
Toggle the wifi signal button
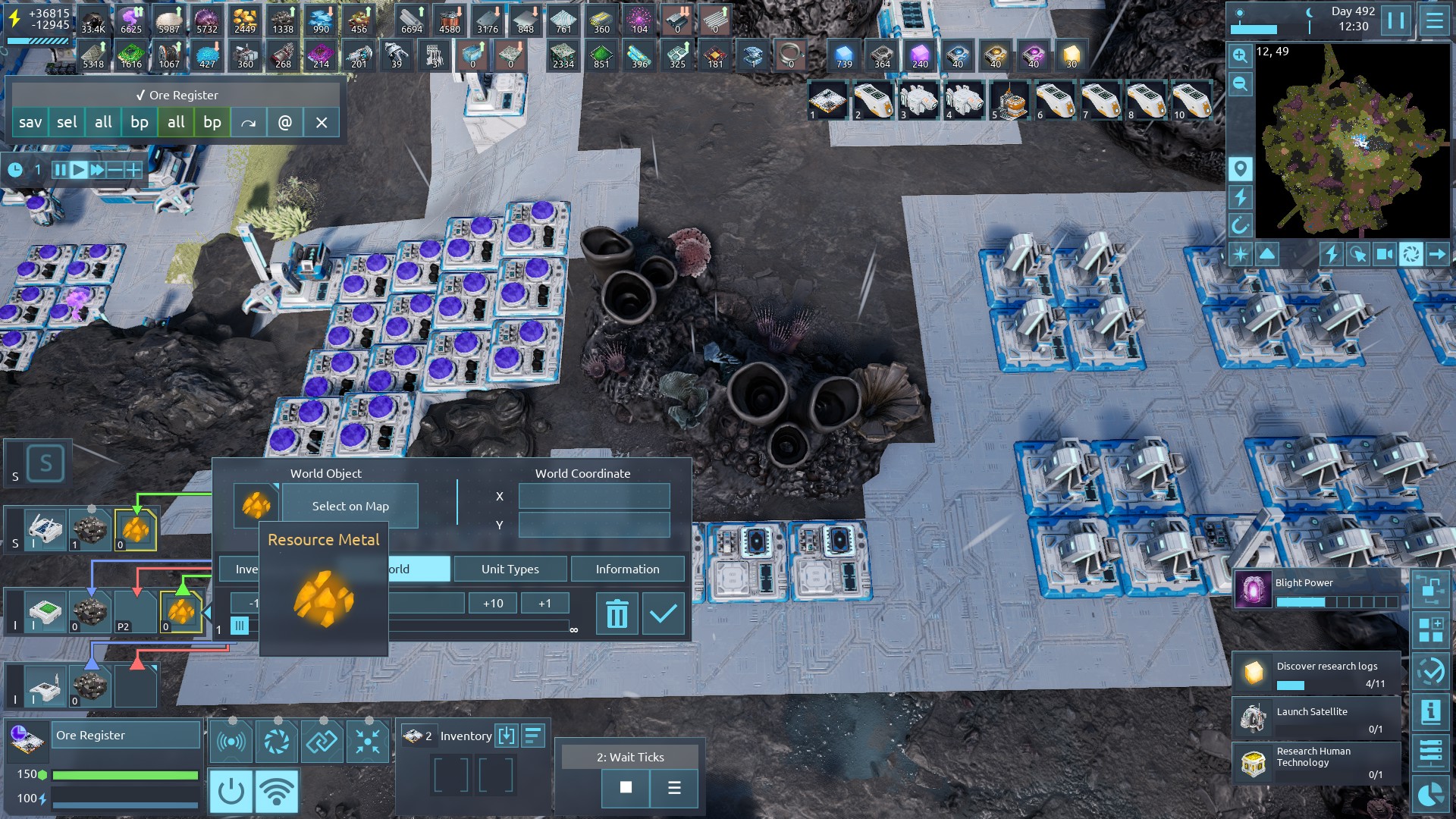point(277,791)
